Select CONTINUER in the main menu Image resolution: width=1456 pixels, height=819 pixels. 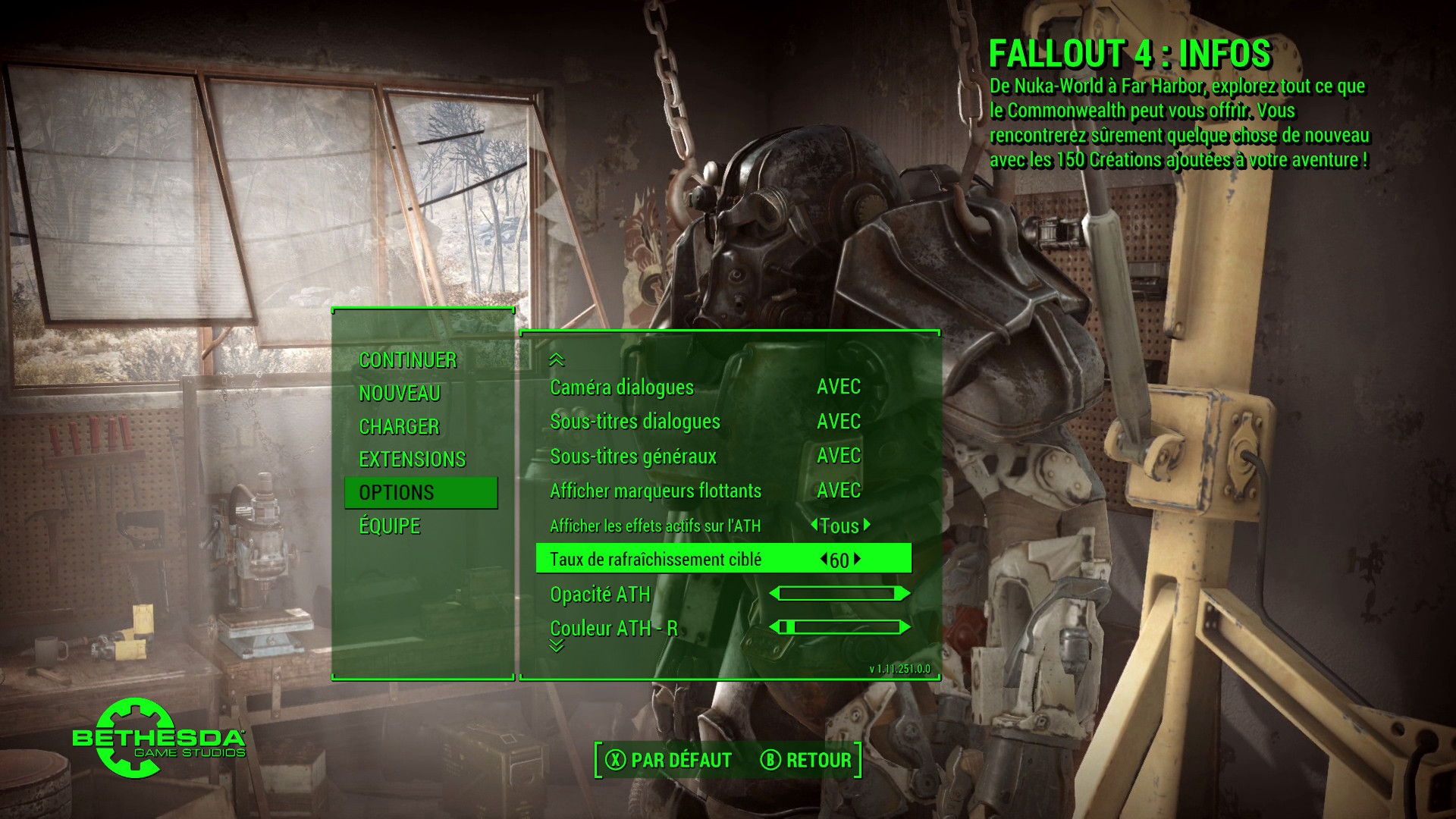(407, 360)
